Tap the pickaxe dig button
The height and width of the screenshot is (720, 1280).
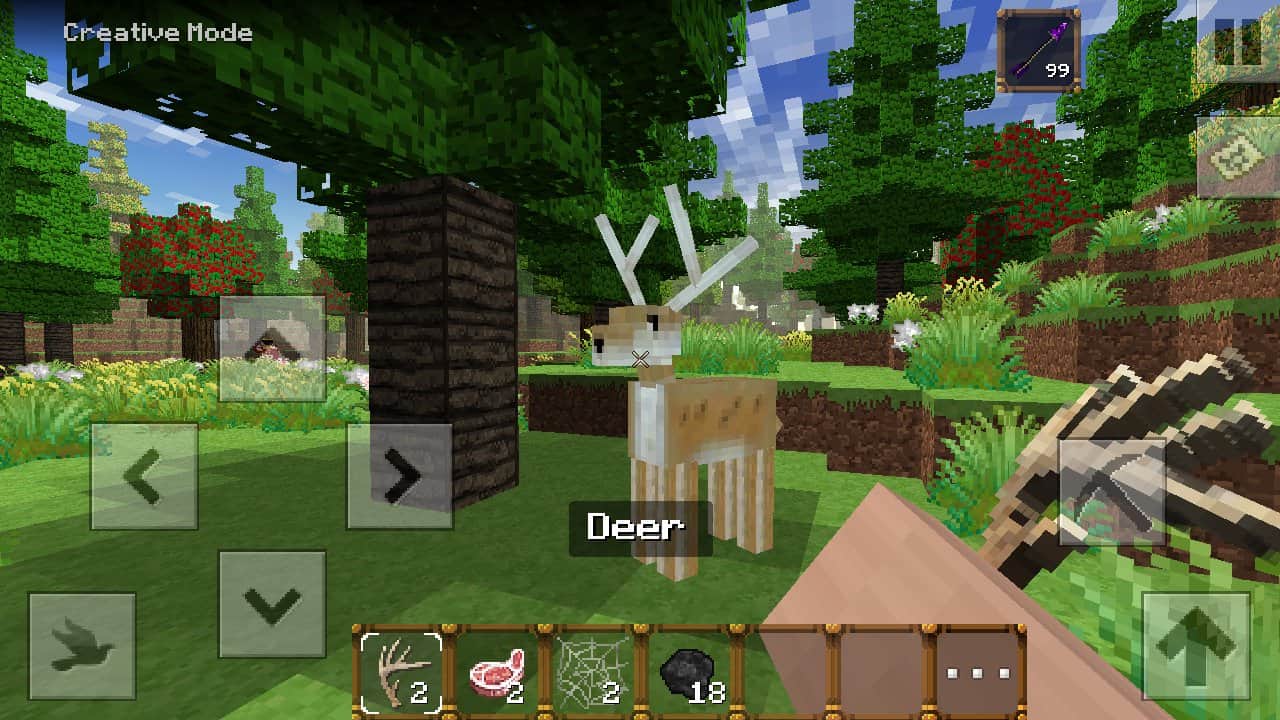tap(1112, 491)
